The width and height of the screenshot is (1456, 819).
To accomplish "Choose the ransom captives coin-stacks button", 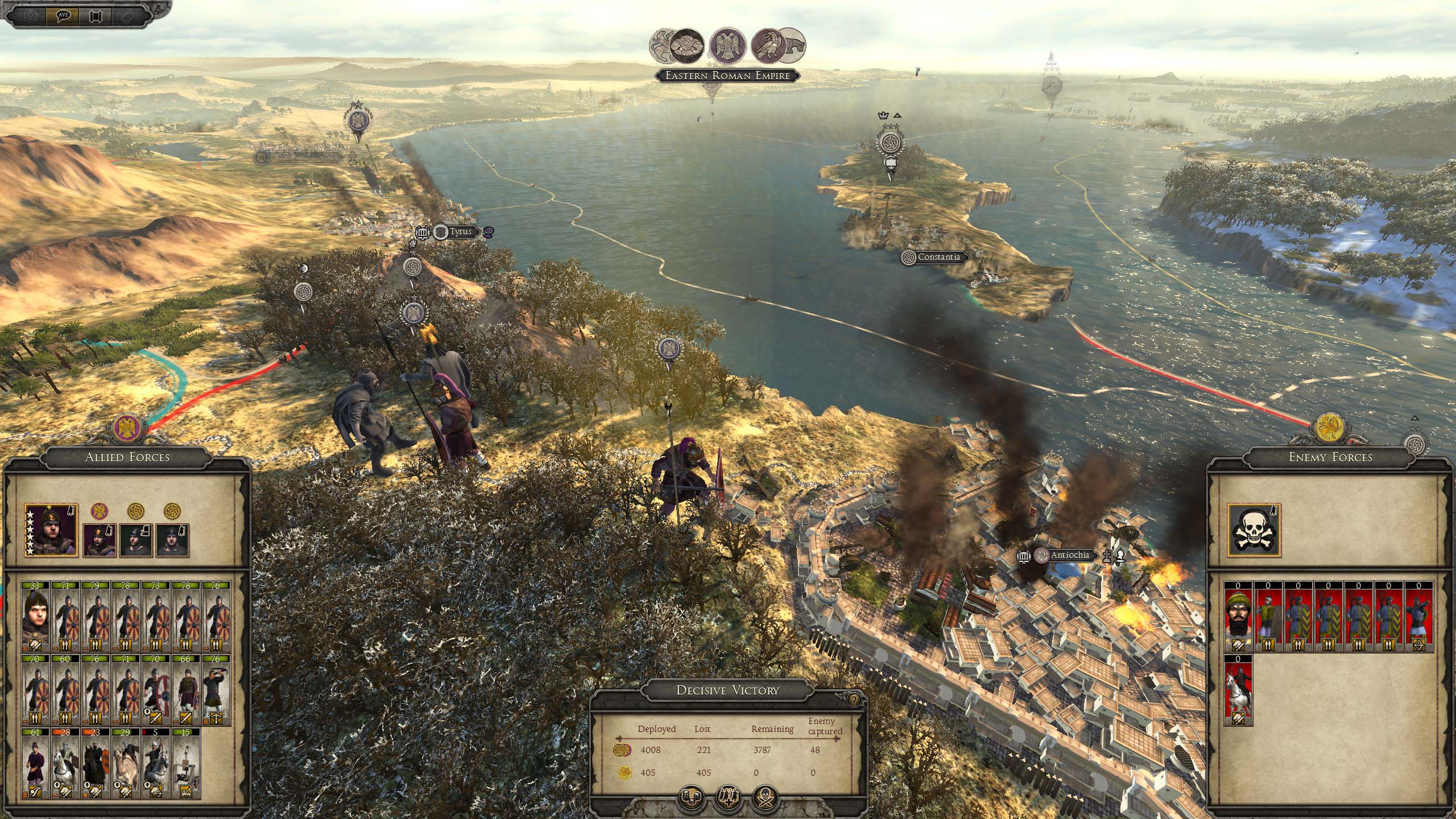I will point(692,799).
